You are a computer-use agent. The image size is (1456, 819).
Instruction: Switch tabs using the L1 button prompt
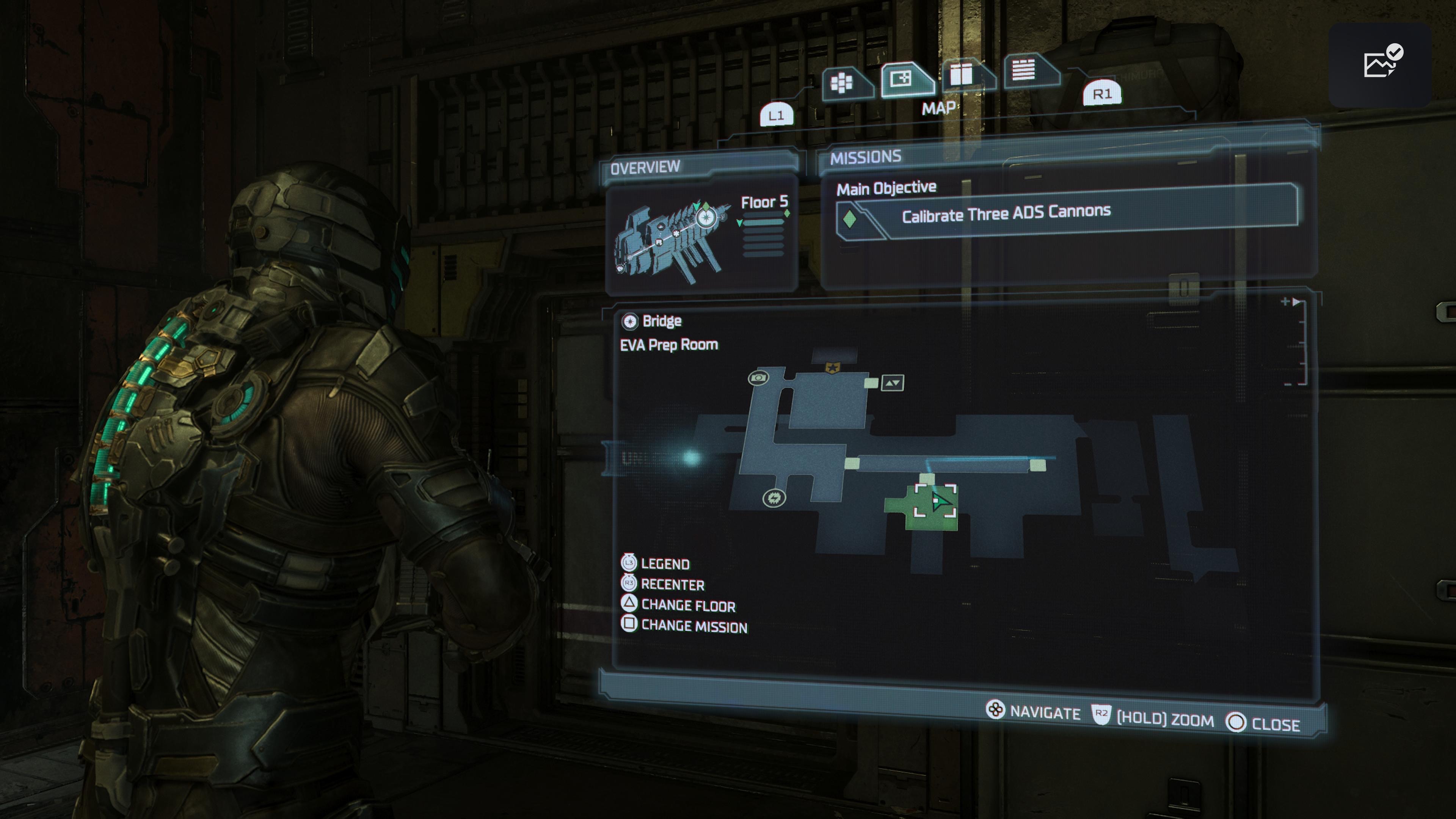pyautogui.click(x=777, y=114)
